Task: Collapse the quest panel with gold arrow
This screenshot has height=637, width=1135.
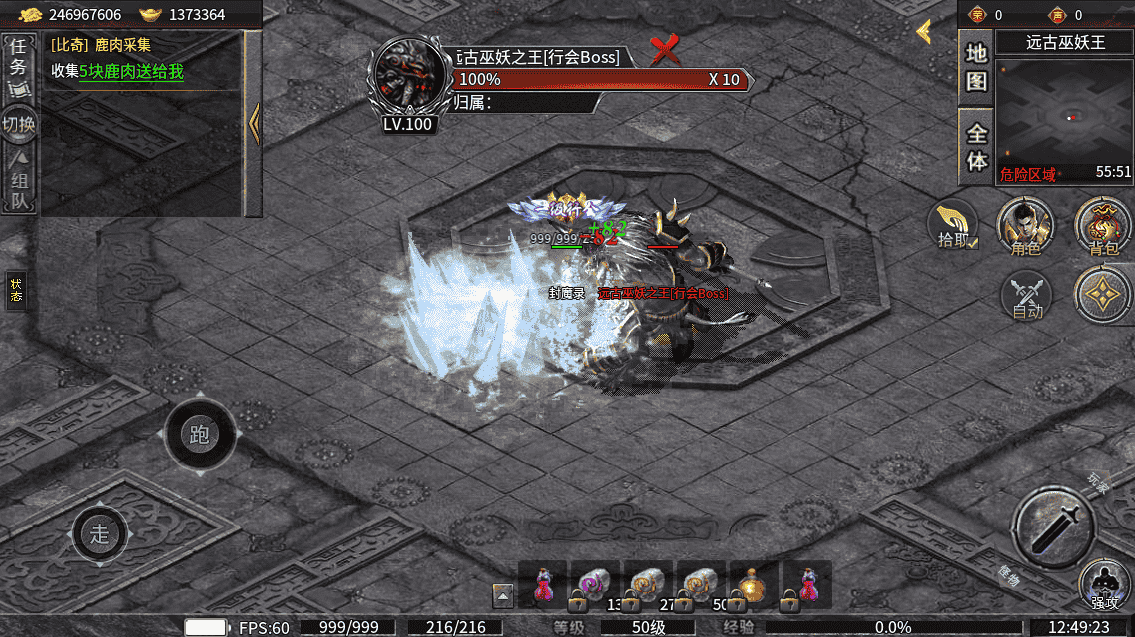Action: [253, 124]
